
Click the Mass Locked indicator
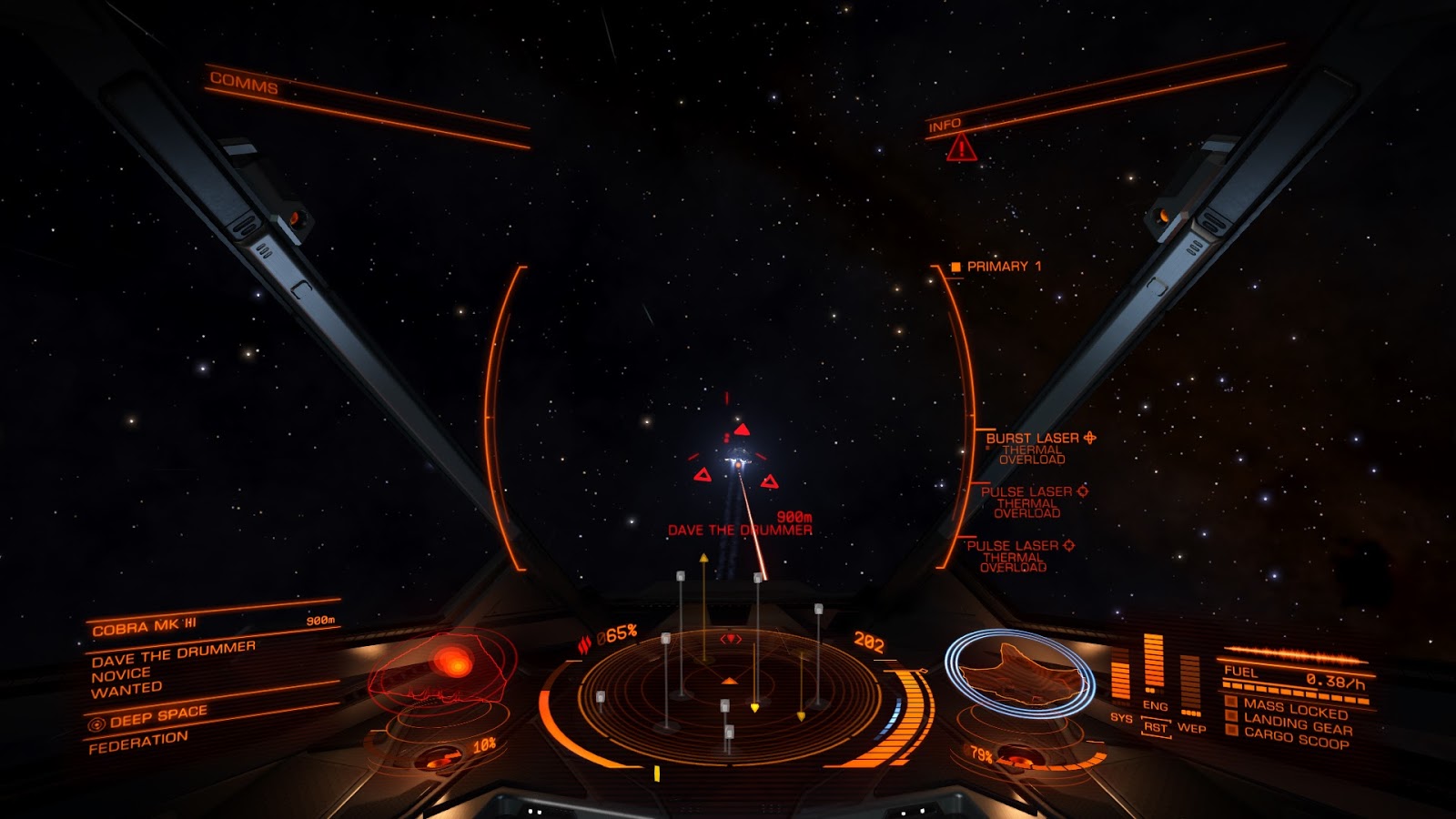(1295, 709)
